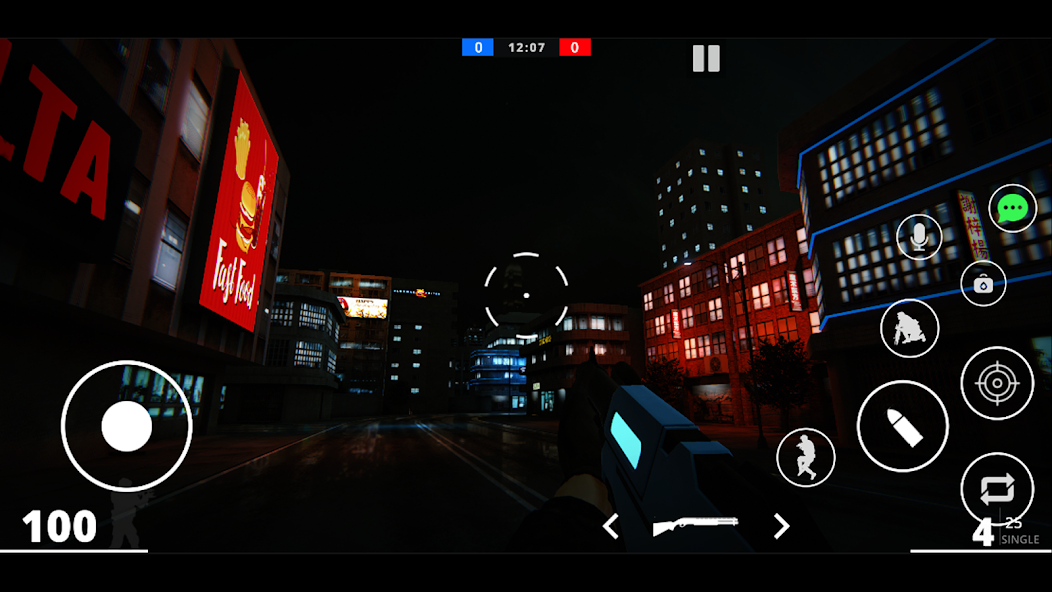Viewport: 1052px width, 592px height.
Task: Toggle the microphone voice chat
Action: (x=918, y=237)
